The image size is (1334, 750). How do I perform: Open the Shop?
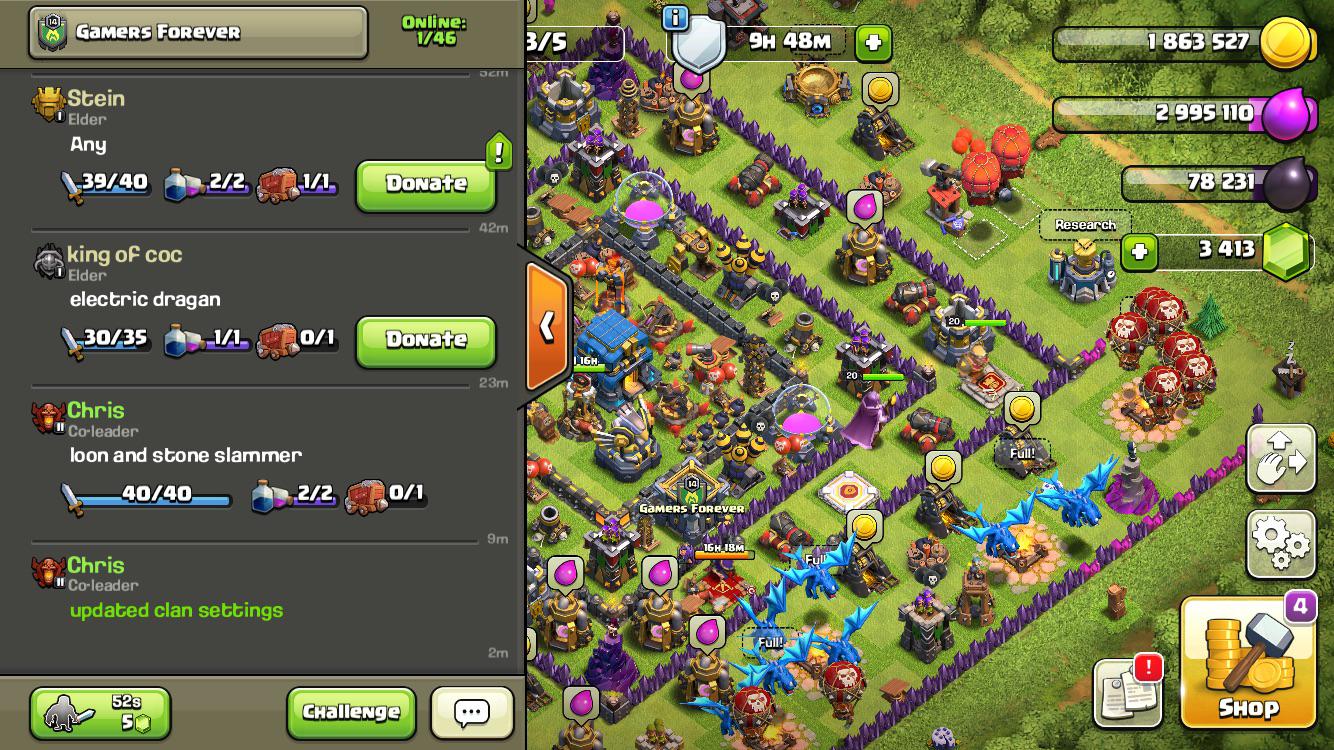(x=1248, y=664)
